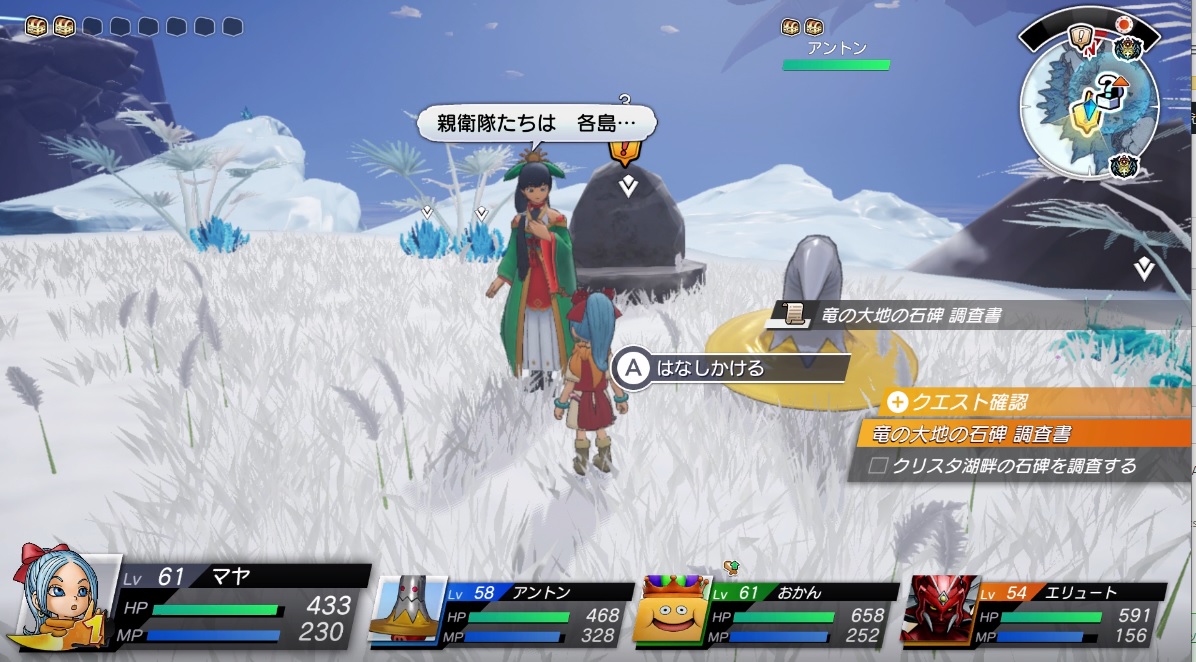Open the NPC speech bubble

point(535,124)
